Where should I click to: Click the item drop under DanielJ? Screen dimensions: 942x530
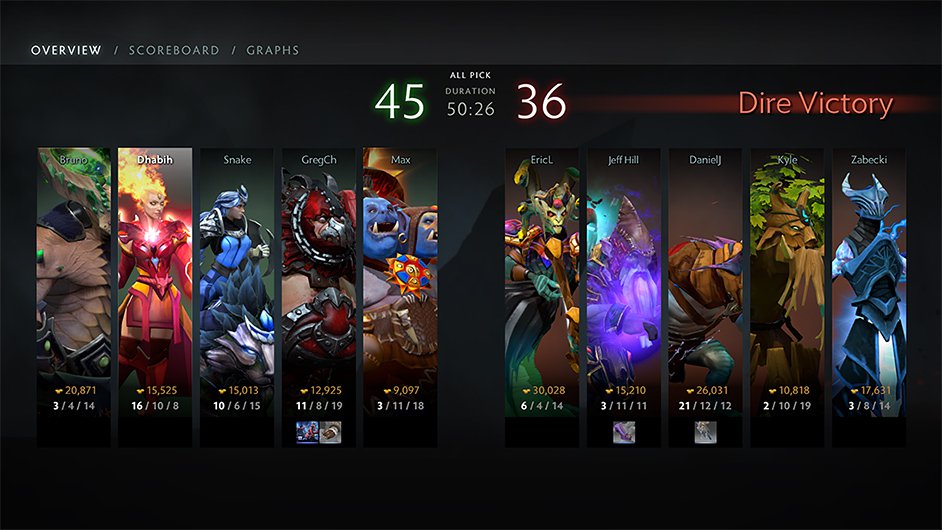tap(706, 432)
